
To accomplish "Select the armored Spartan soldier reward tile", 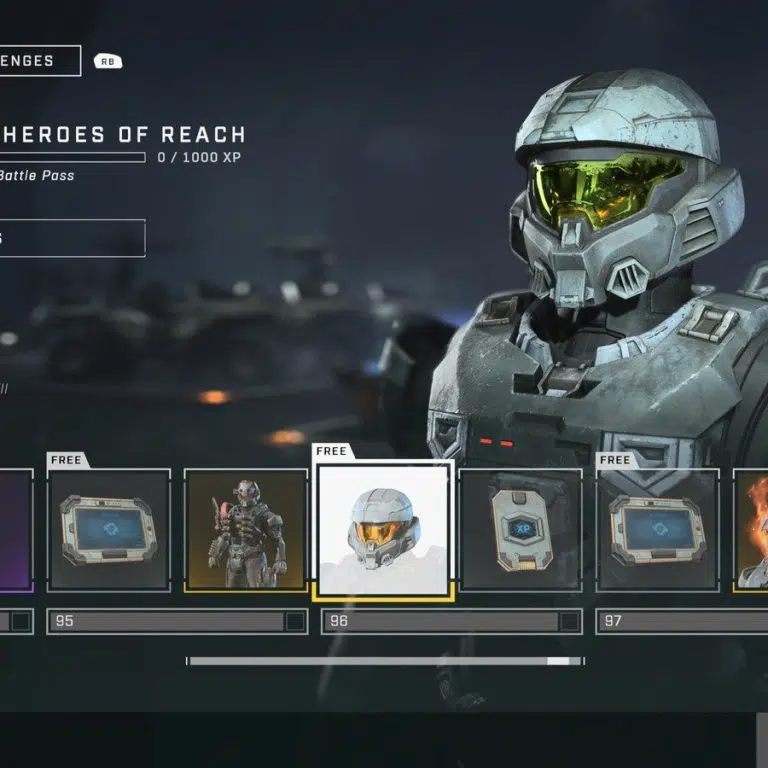I will click(x=246, y=530).
